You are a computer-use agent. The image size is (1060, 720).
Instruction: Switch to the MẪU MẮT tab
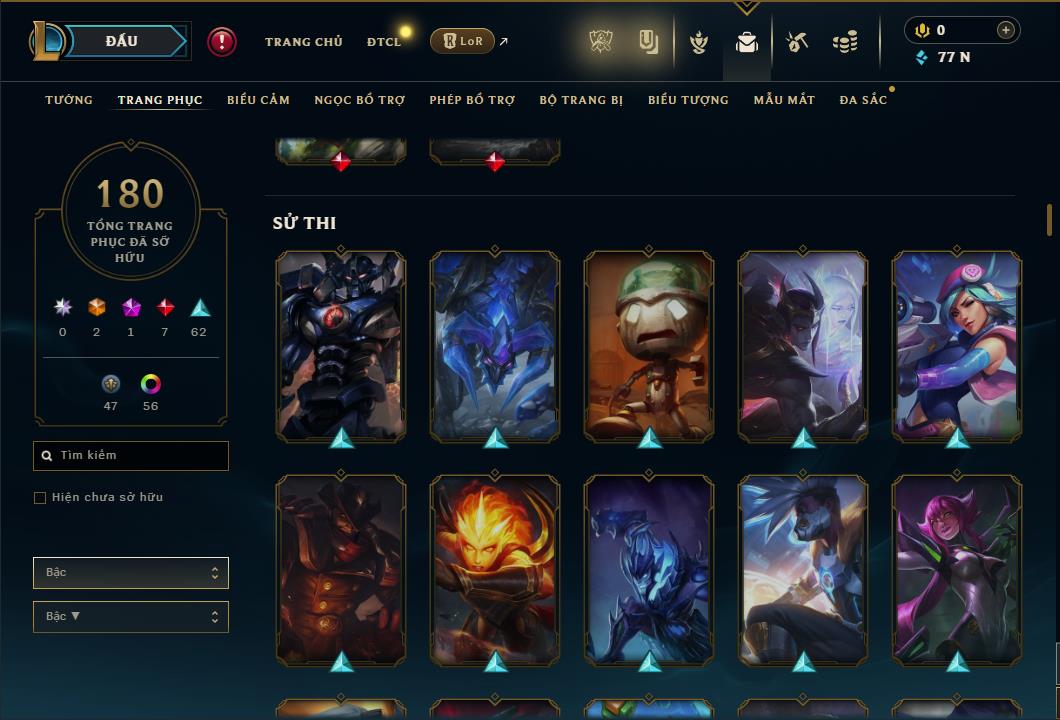[x=784, y=100]
